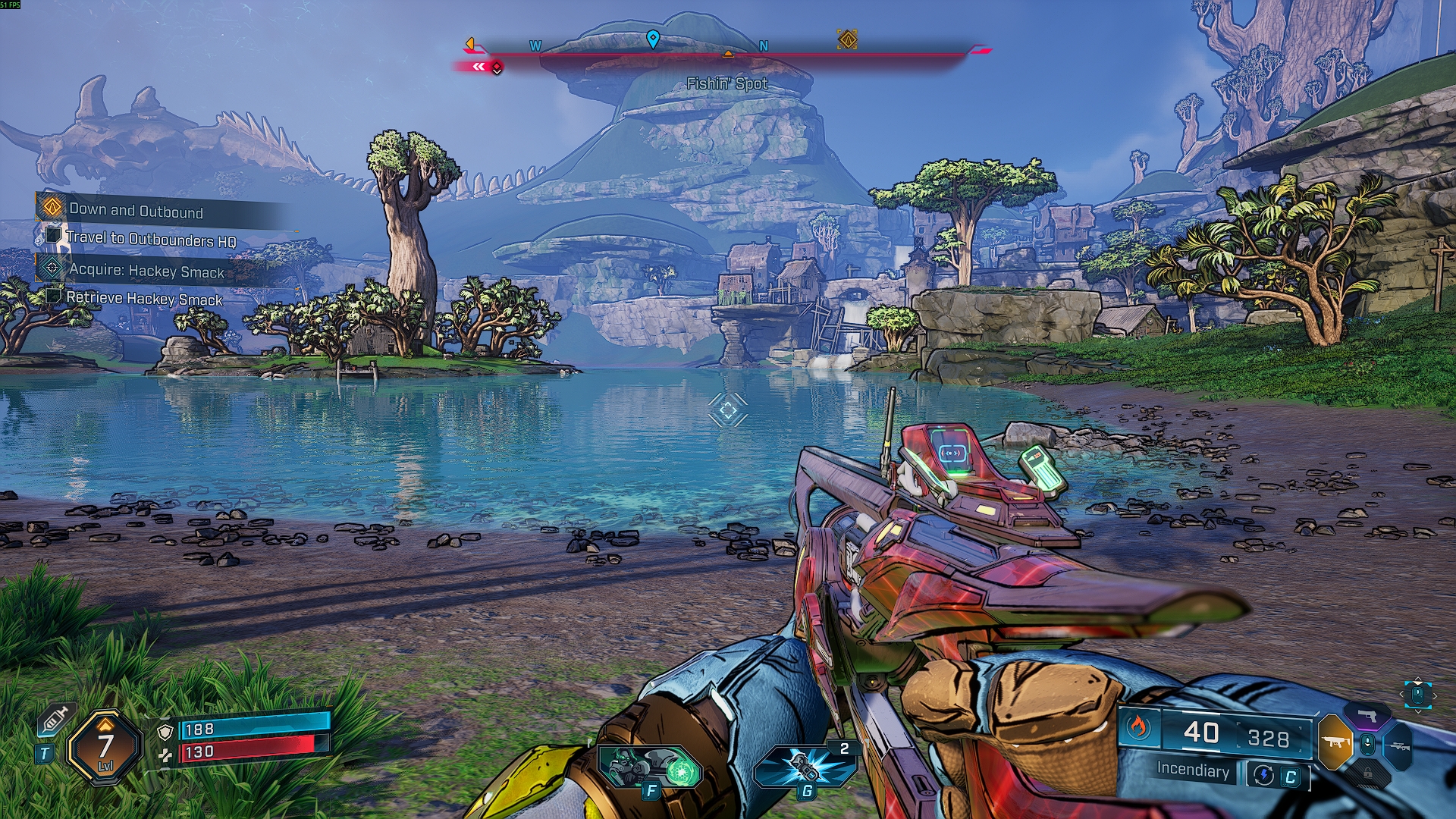
Task: Switch to the pistol weapon slot
Action: click(1368, 716)
